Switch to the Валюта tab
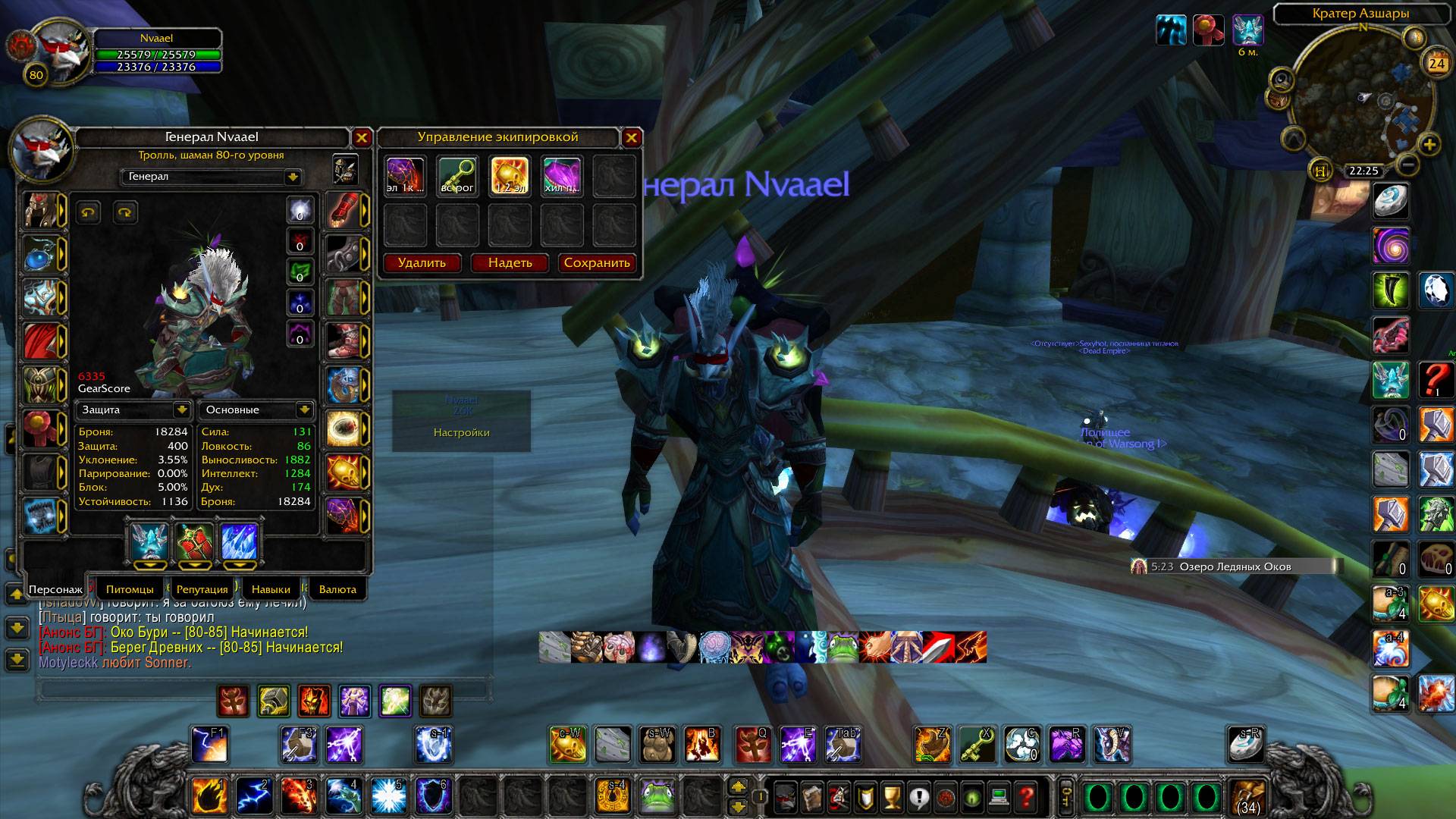This screenshot has height=819, width=1456. point(337,589)
